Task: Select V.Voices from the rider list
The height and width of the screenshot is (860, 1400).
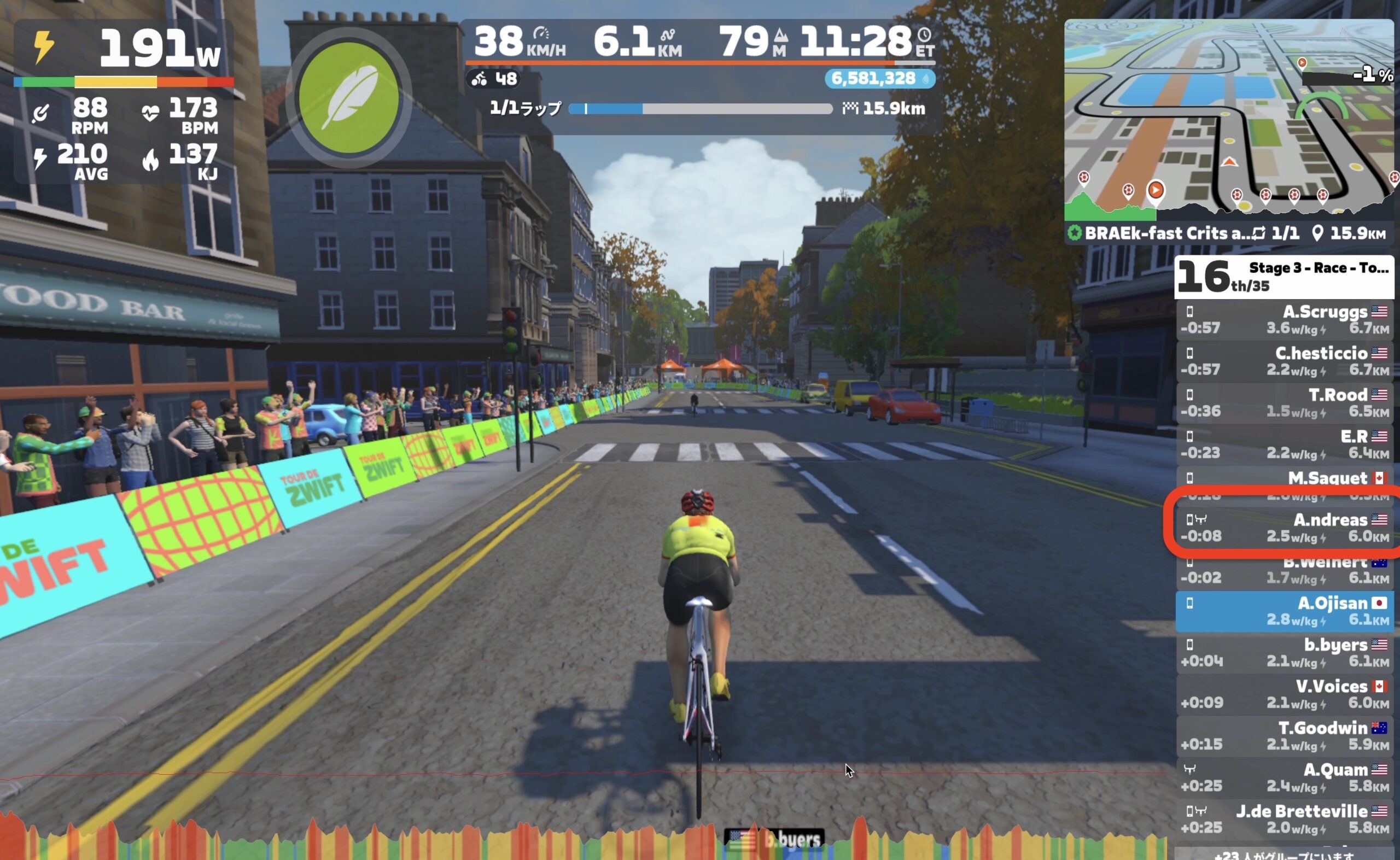Action: (1286, 694)
